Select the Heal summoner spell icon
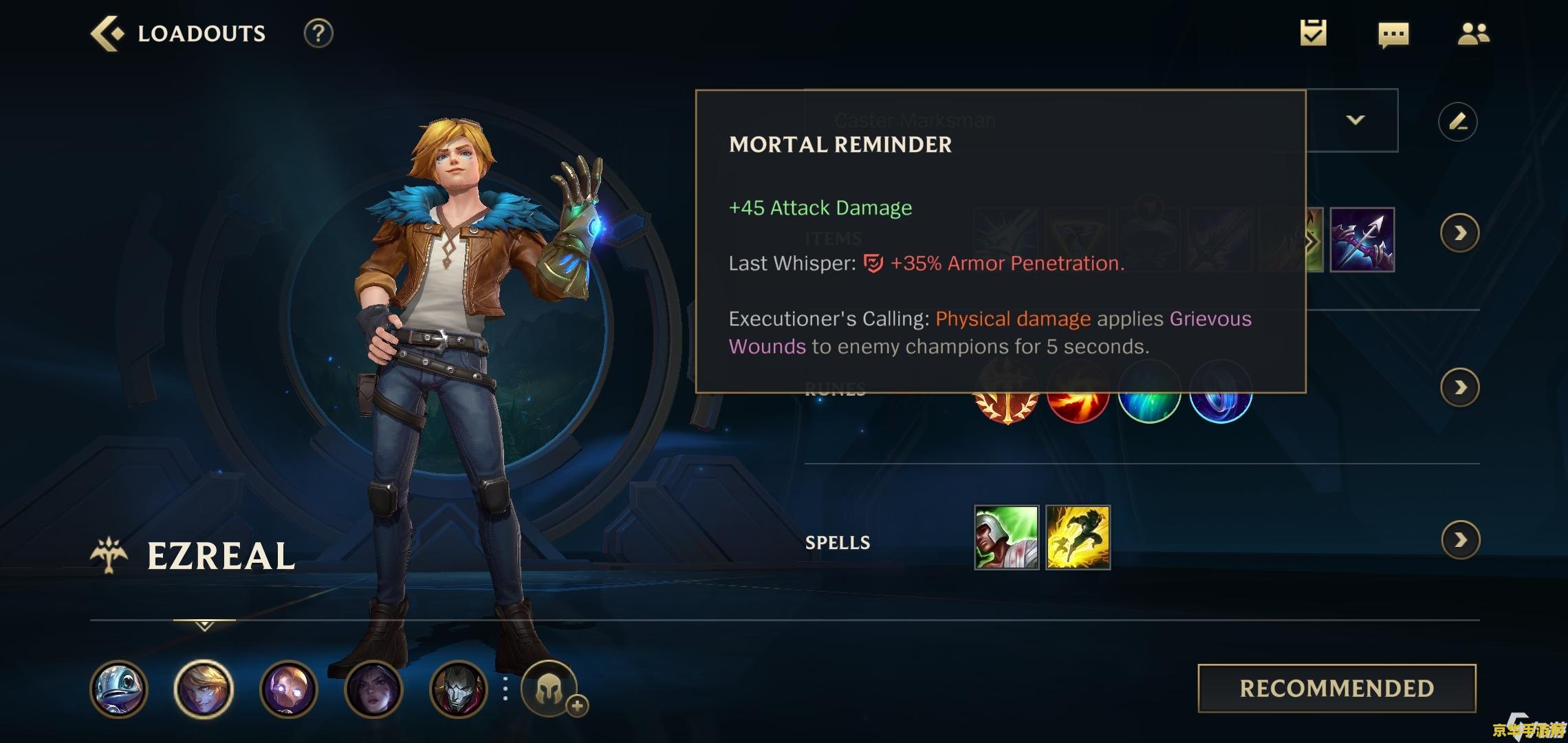Screen dimensions: 1568x743 coord(1006,538)
